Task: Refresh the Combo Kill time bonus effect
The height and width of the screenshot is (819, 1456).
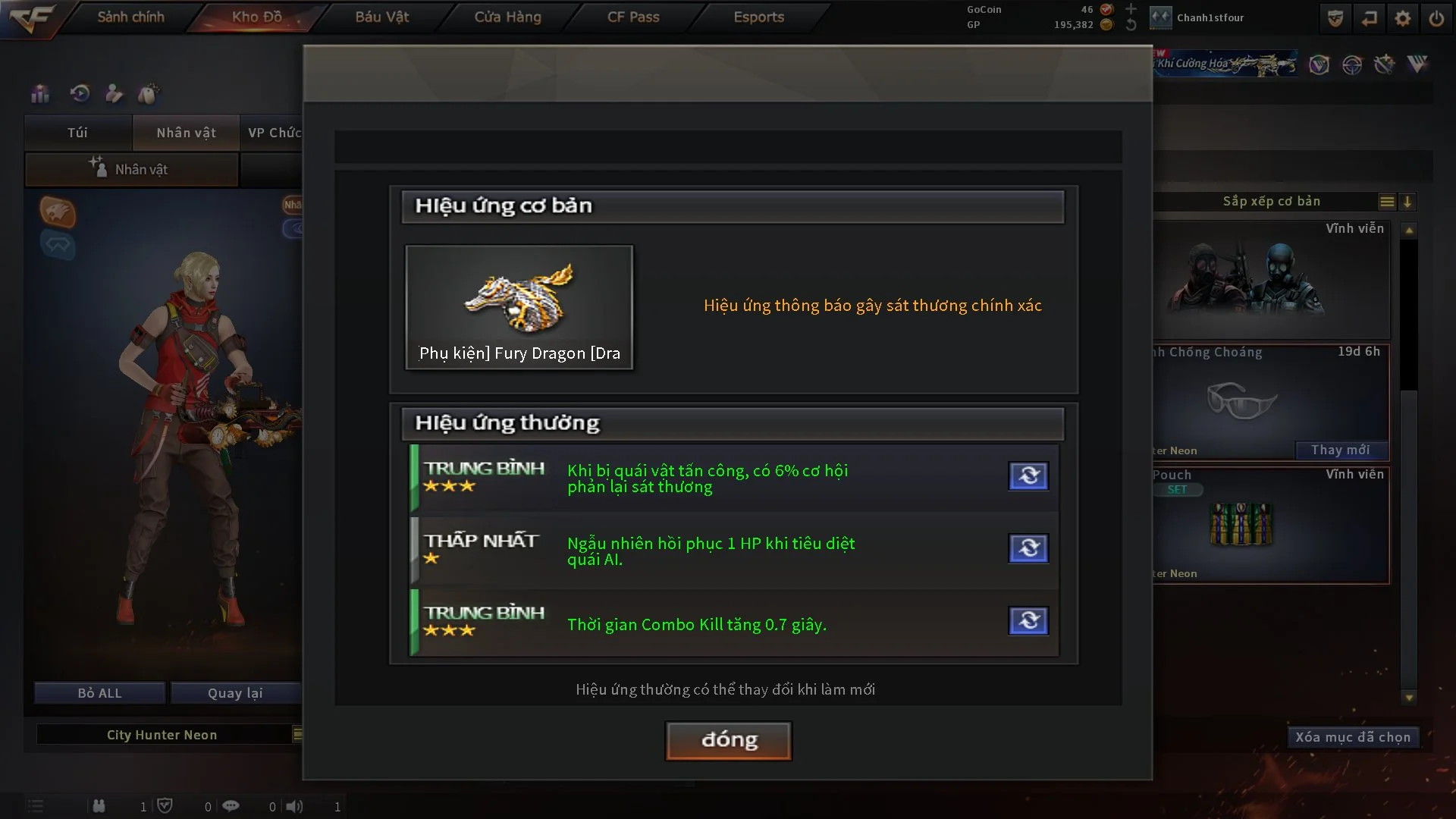Action: [x=1028, y=621]
